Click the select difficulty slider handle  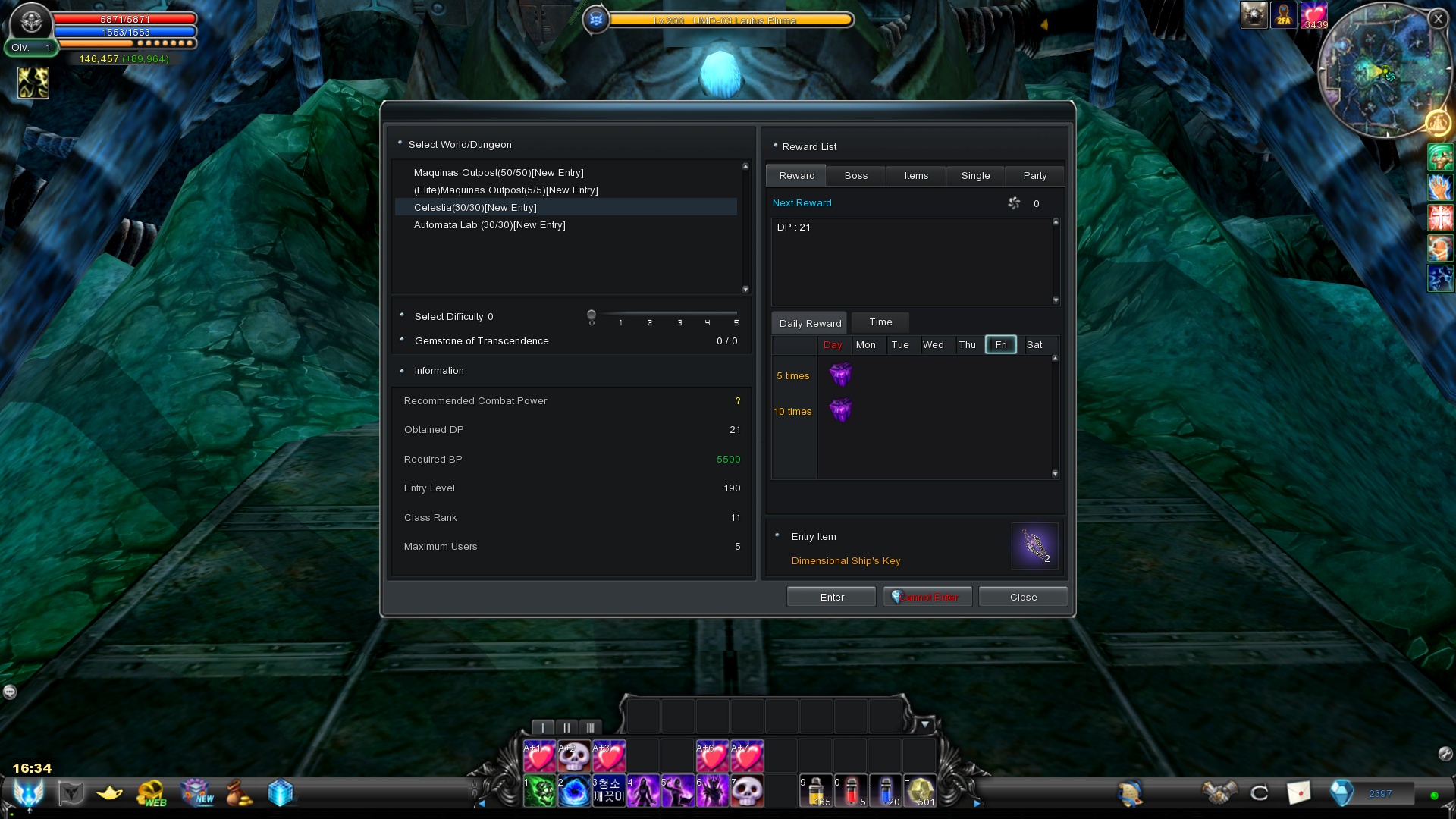591,315
